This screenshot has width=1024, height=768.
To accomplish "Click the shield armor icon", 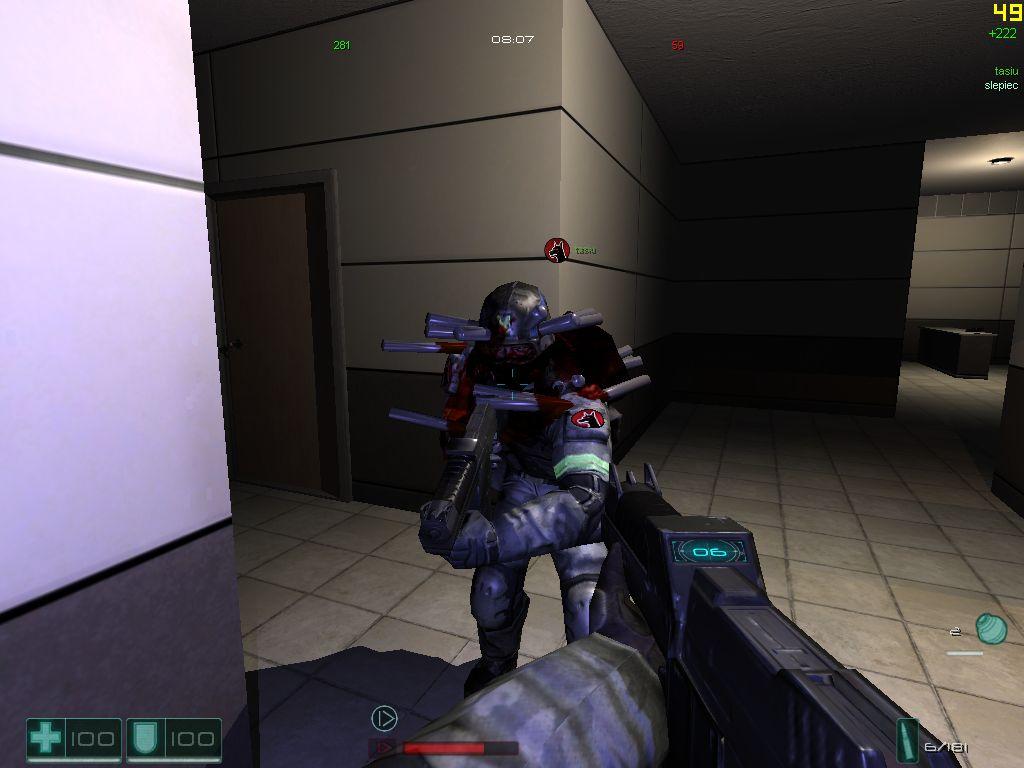I will point(140,740).
